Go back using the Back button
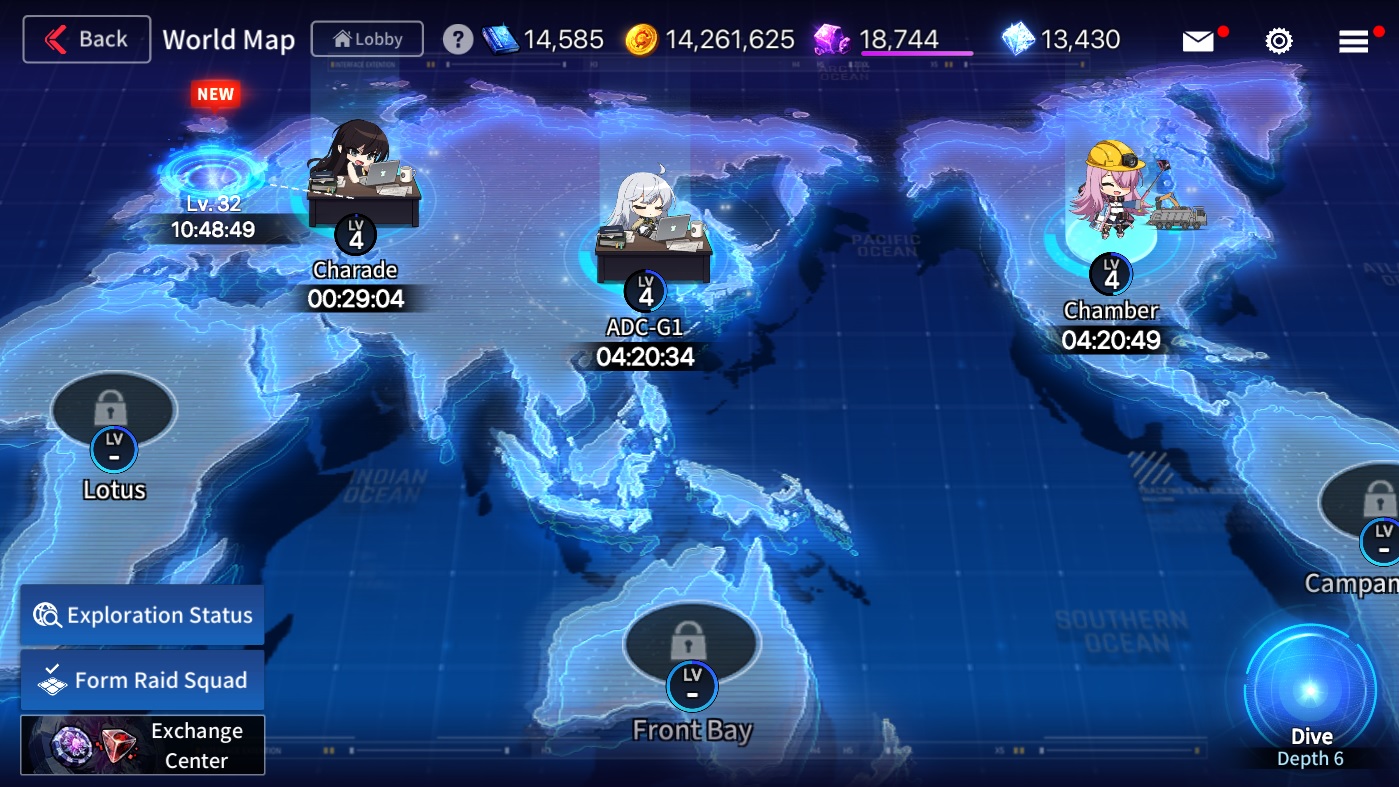Image resolution: width=1399 pixels, height=787 pixels. pyautogui.click(x=87, y=40)
